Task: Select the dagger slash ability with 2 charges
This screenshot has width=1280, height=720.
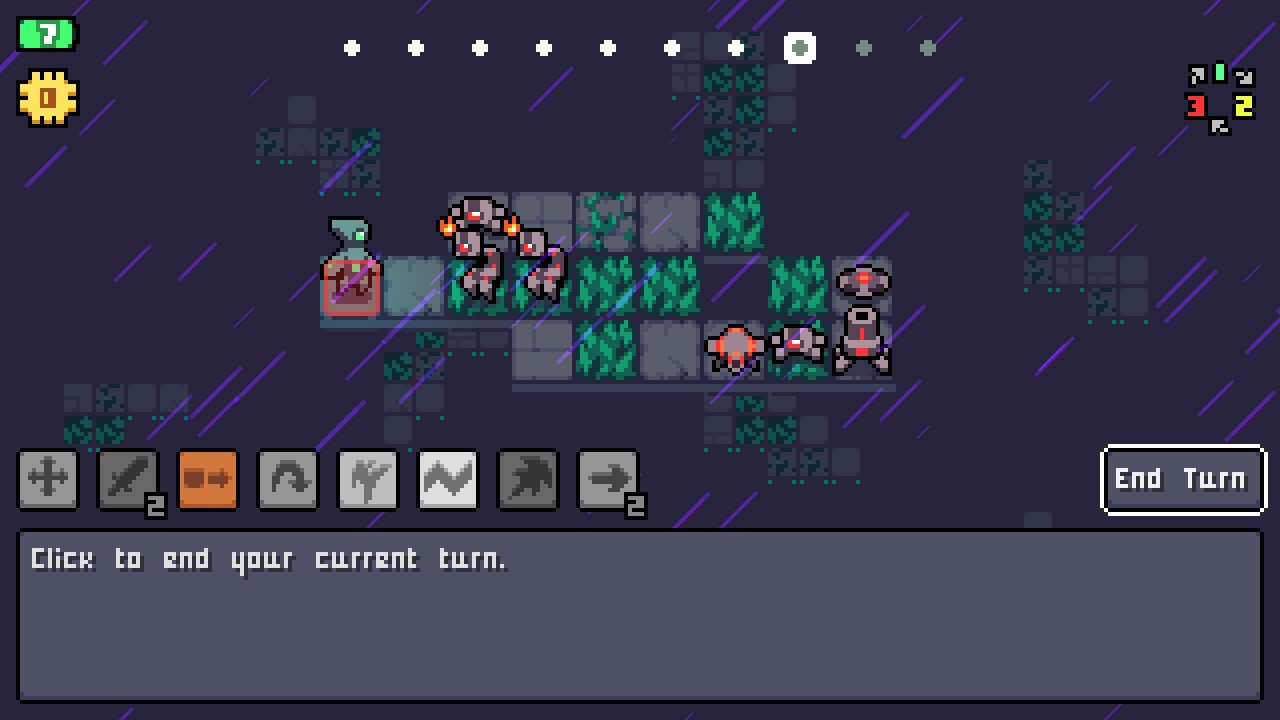Action: pyautogui.click(x=128, y=479)
